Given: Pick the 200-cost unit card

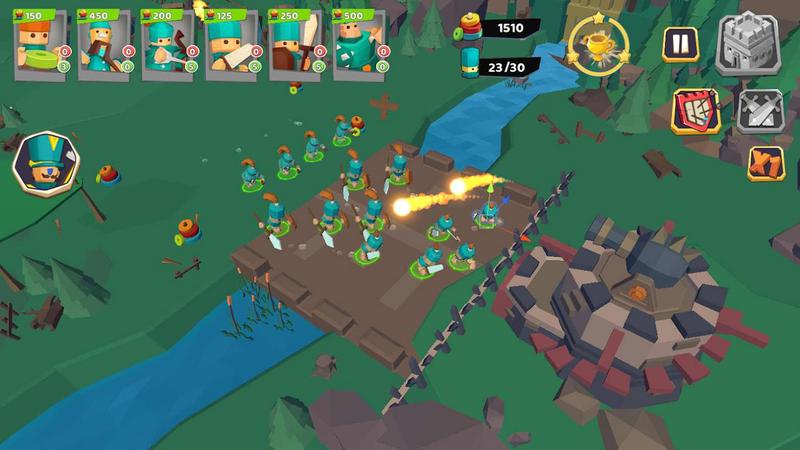Looking at the screenshot, I should pos(168,45).
